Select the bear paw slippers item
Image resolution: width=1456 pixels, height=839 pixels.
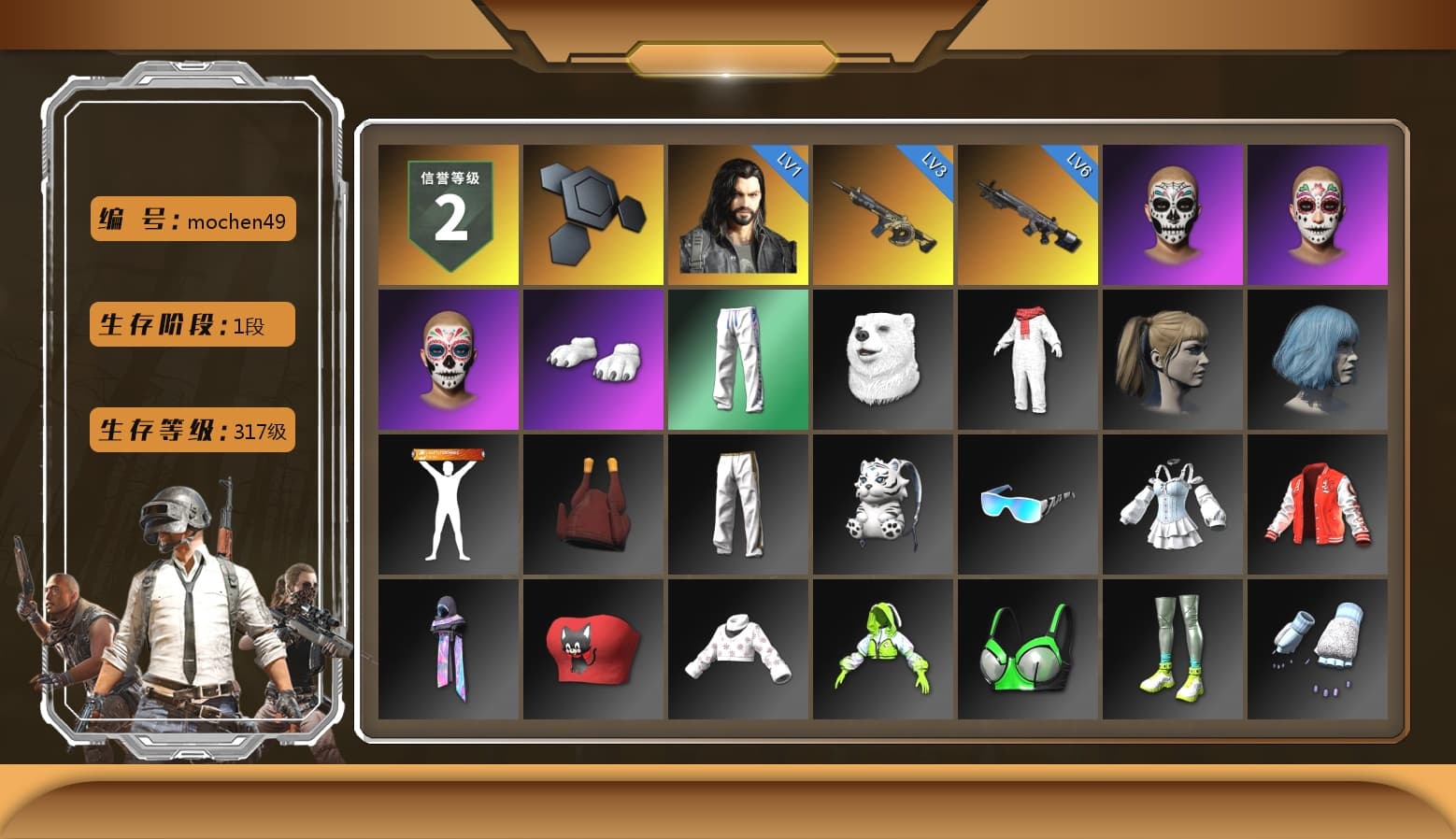pos(592,360)
